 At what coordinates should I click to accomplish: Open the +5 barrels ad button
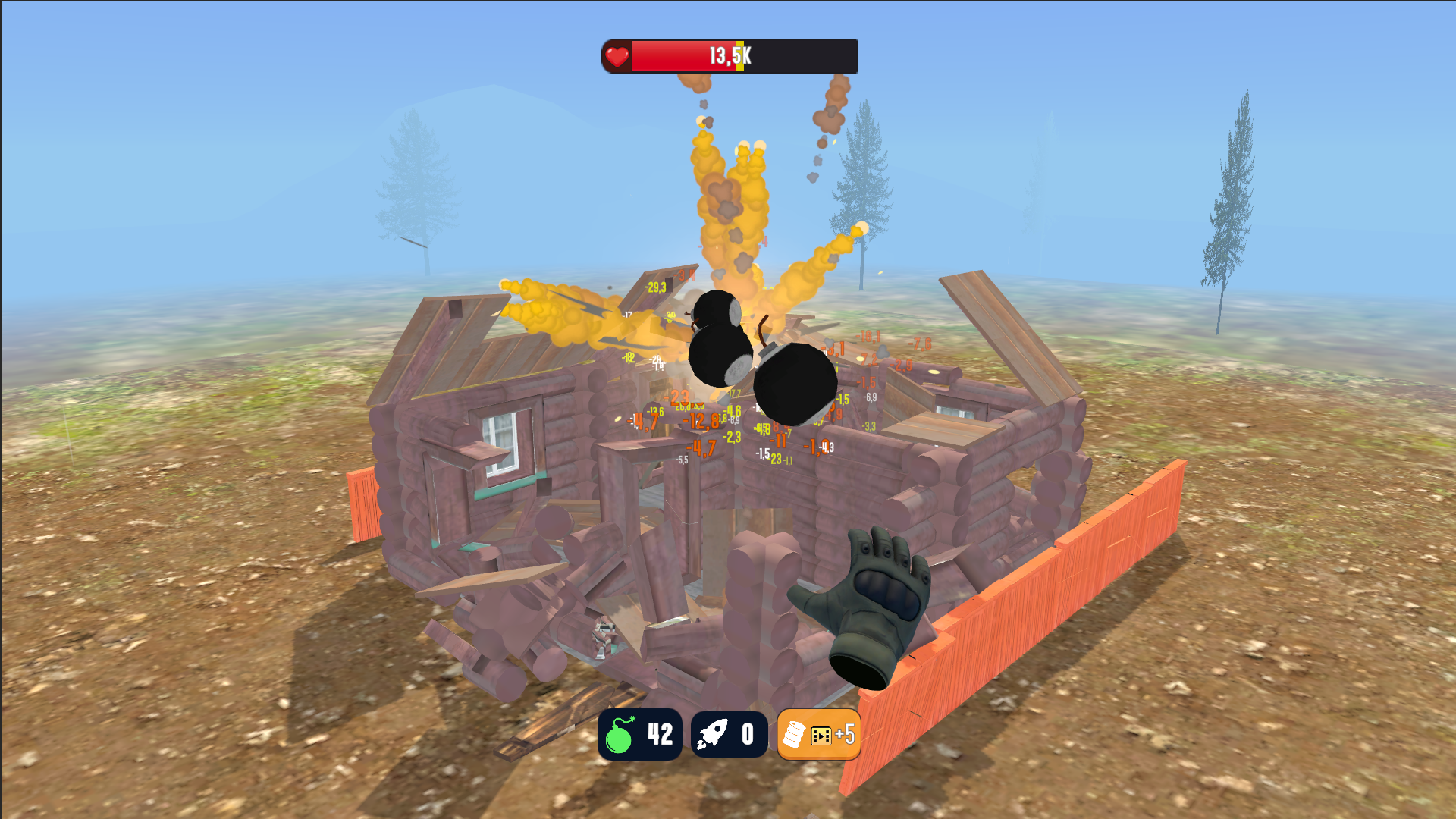844,733
